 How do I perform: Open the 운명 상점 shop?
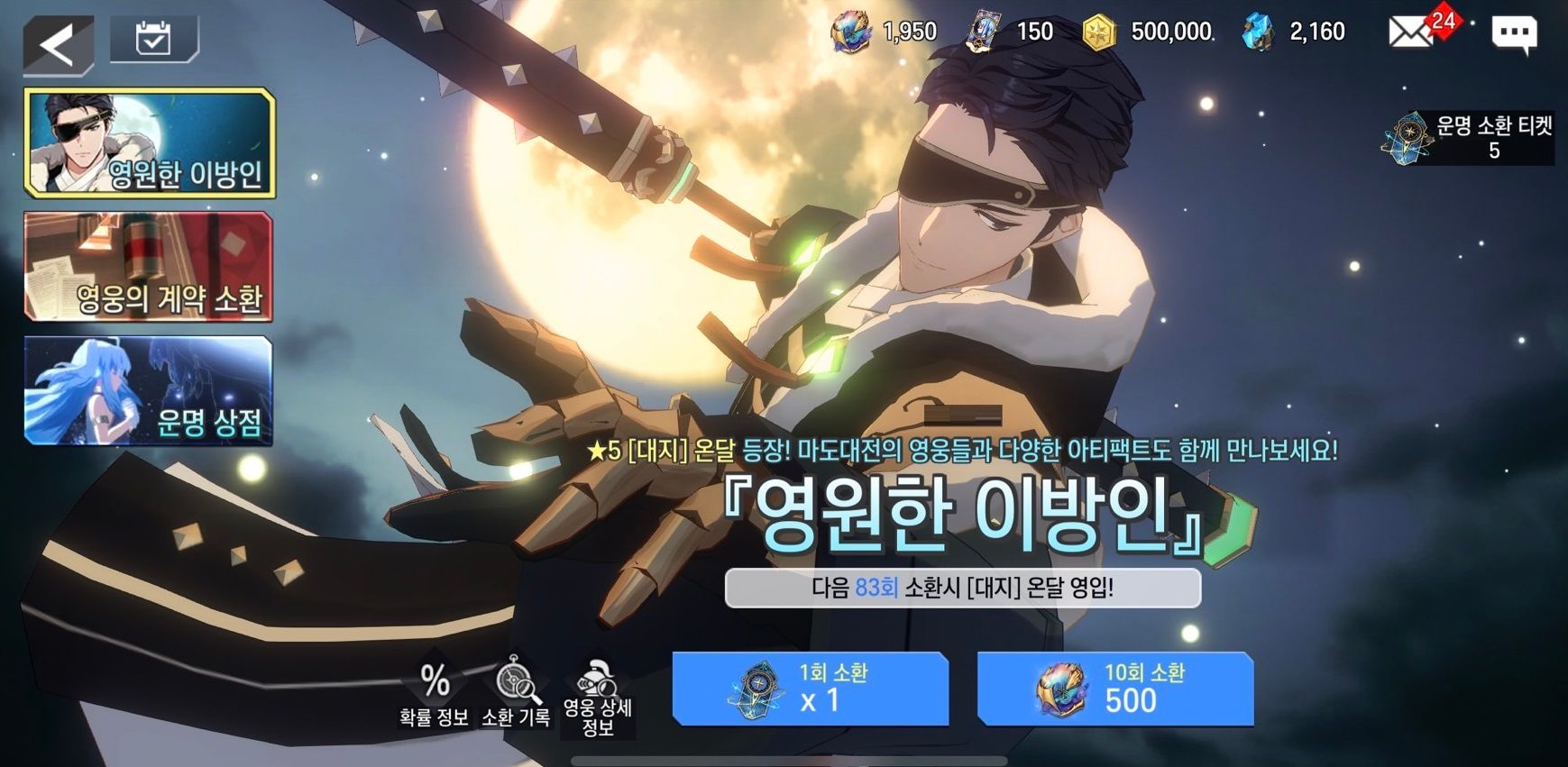click(x=149, y=391)
